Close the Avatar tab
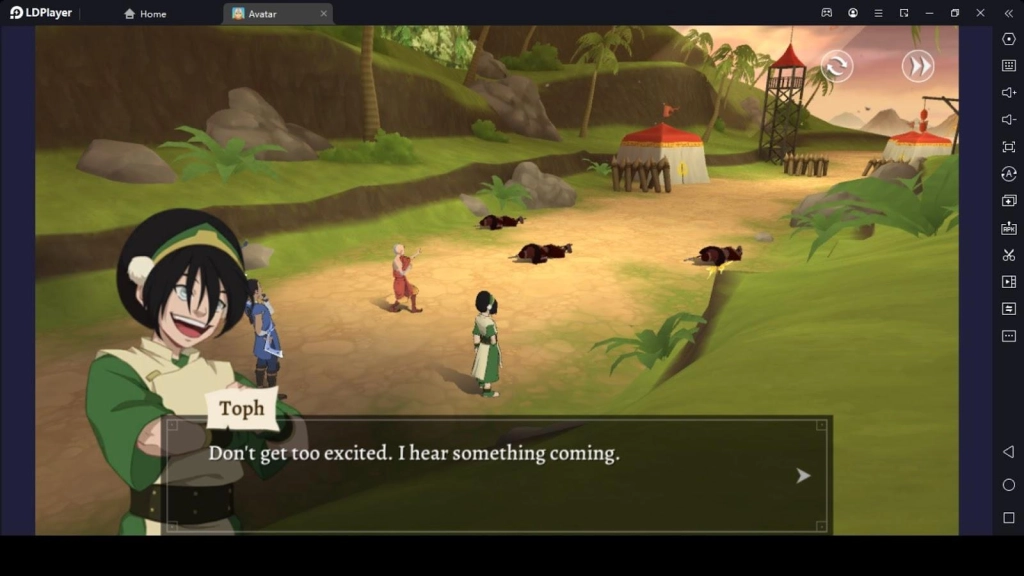 click(324, 14)
